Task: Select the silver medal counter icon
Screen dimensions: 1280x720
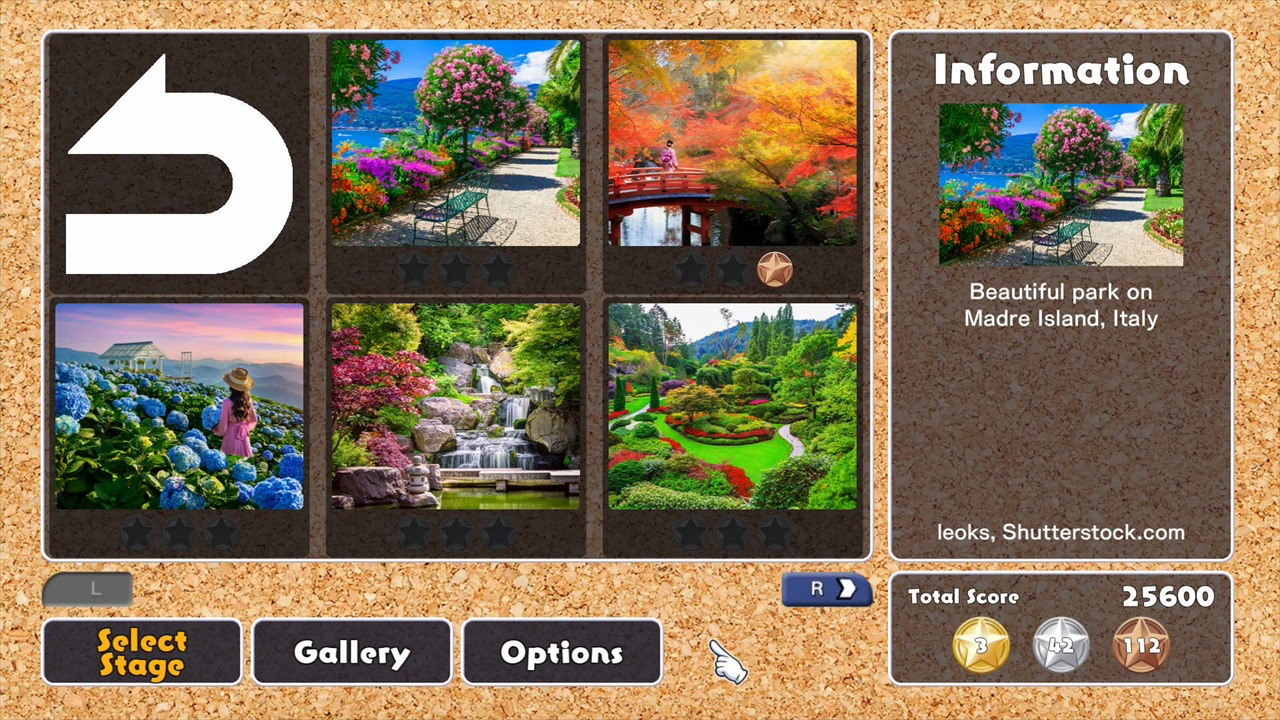Action: 1060,645
